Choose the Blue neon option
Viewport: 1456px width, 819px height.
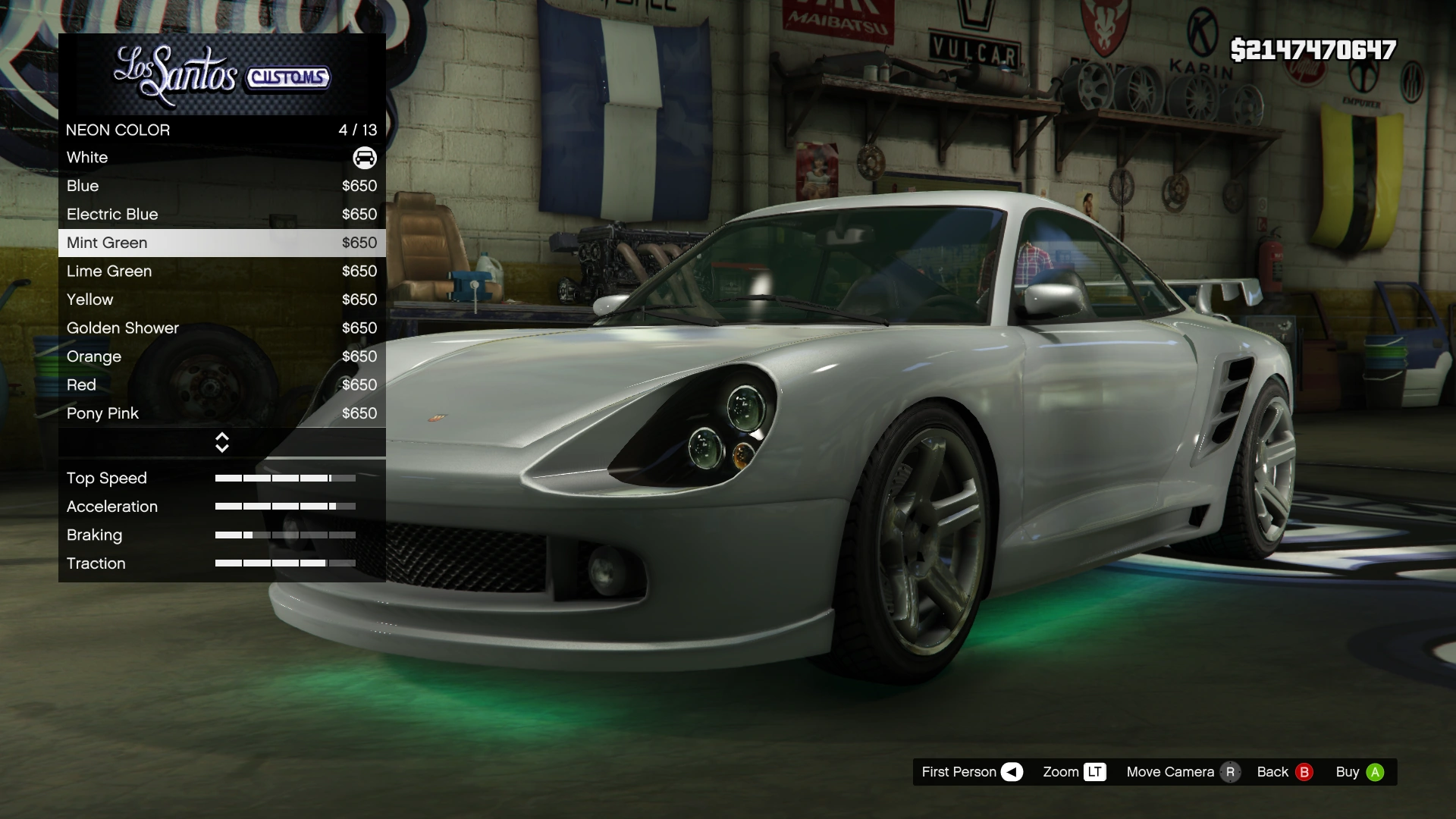pos(221,186)
